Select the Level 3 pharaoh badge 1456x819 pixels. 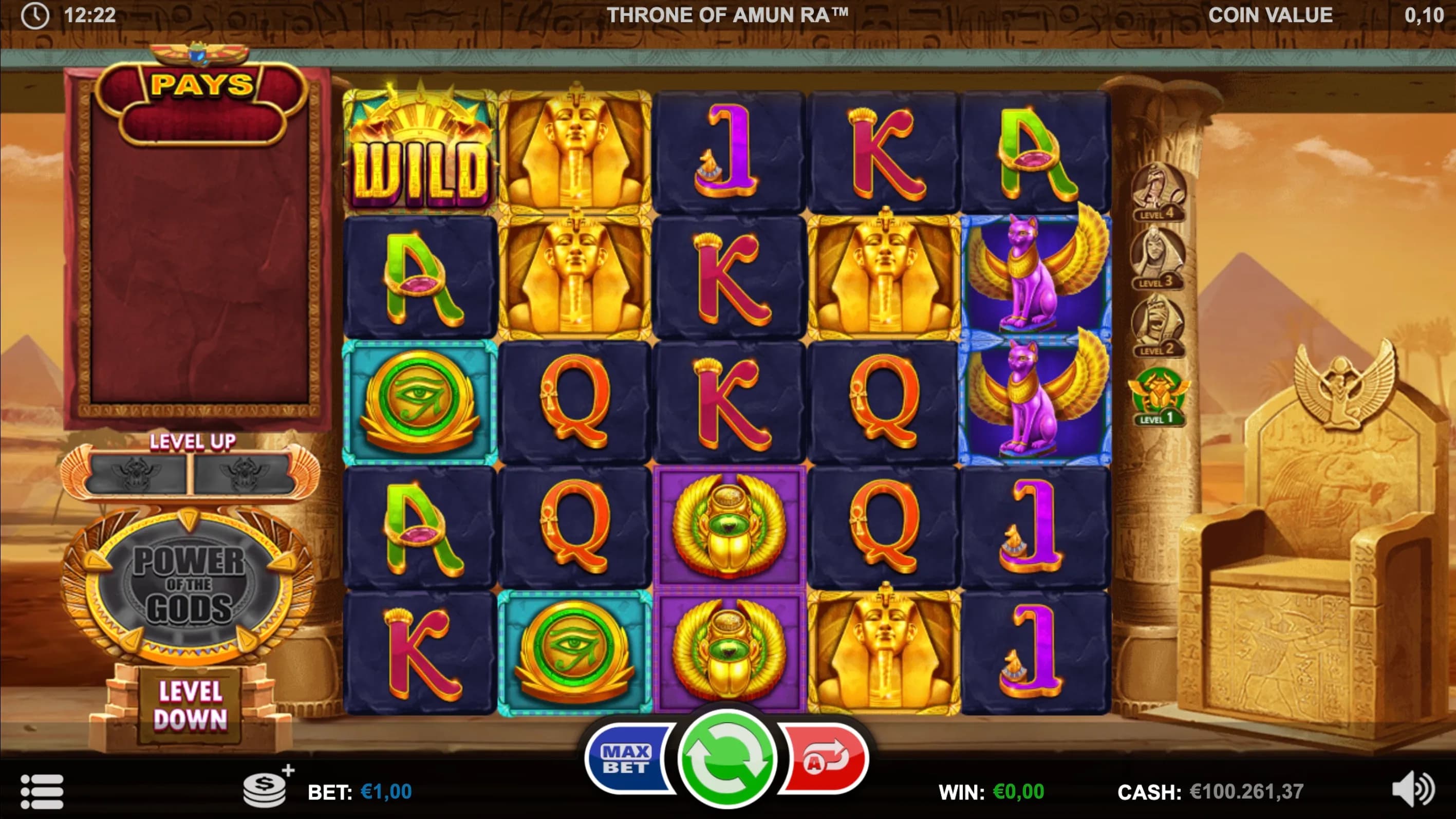click(1157, 259)
